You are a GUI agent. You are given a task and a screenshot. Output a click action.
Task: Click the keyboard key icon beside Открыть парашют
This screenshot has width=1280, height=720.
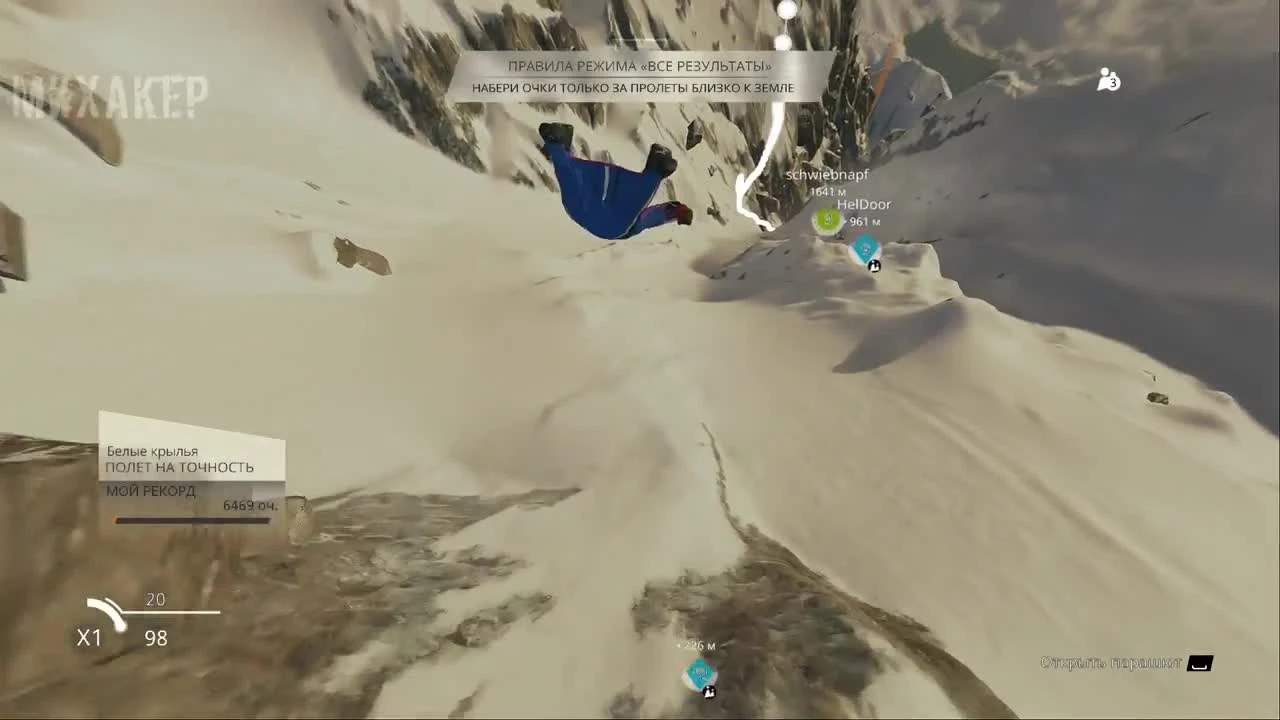pos(1199,663)
